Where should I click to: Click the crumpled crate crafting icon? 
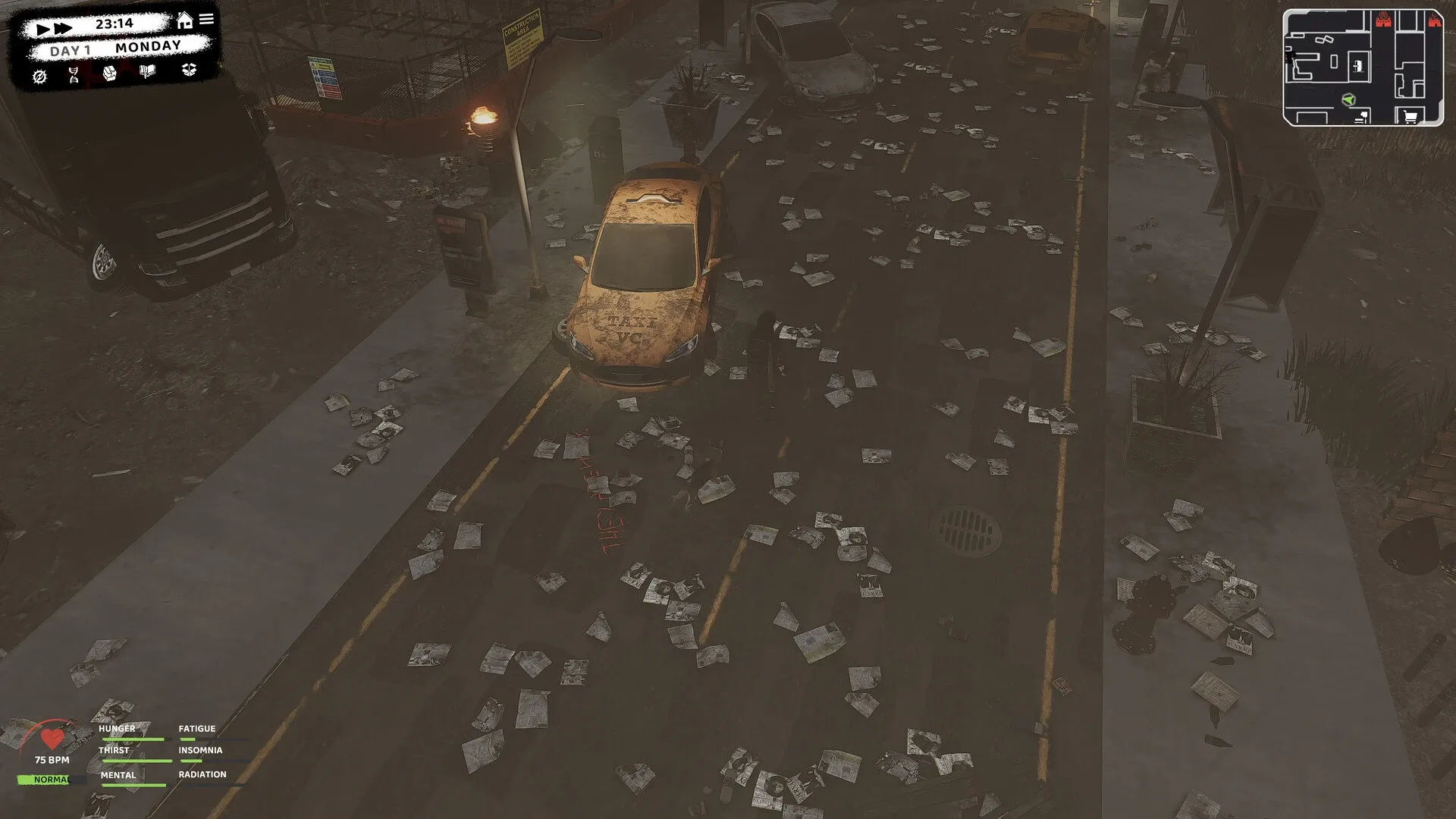pyautogui.click(x=110, y=74)
